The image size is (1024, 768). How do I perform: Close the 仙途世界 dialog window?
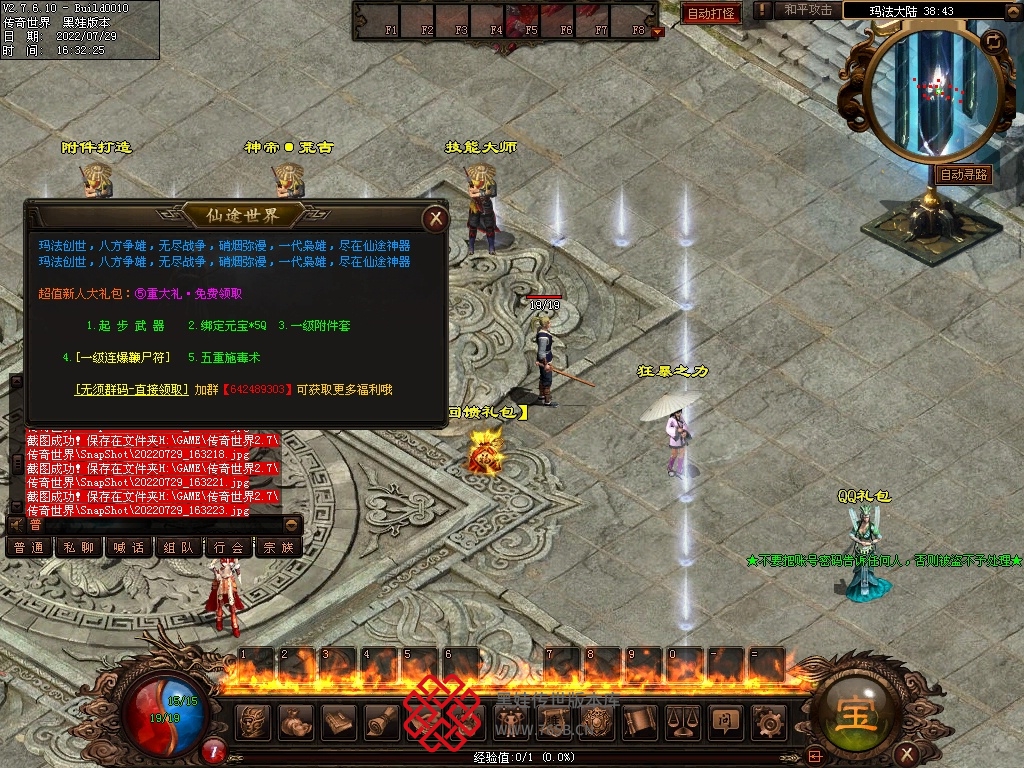pyautogui.click(x=434, y=218)
